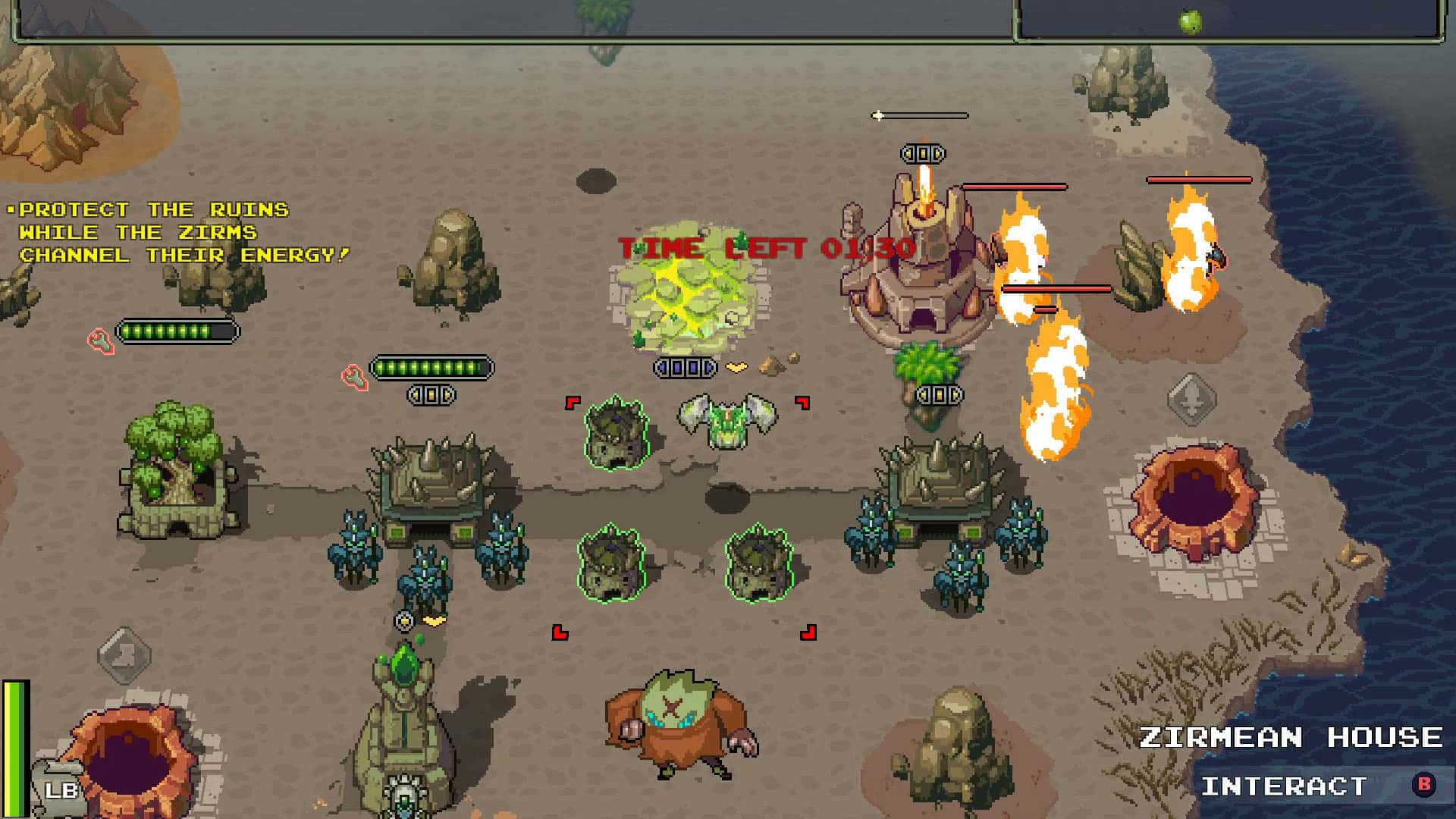Click the pip counter above the burning tower
This screenshot has height=819, width=1456.
pyautogui.click(x=923, y=153)
